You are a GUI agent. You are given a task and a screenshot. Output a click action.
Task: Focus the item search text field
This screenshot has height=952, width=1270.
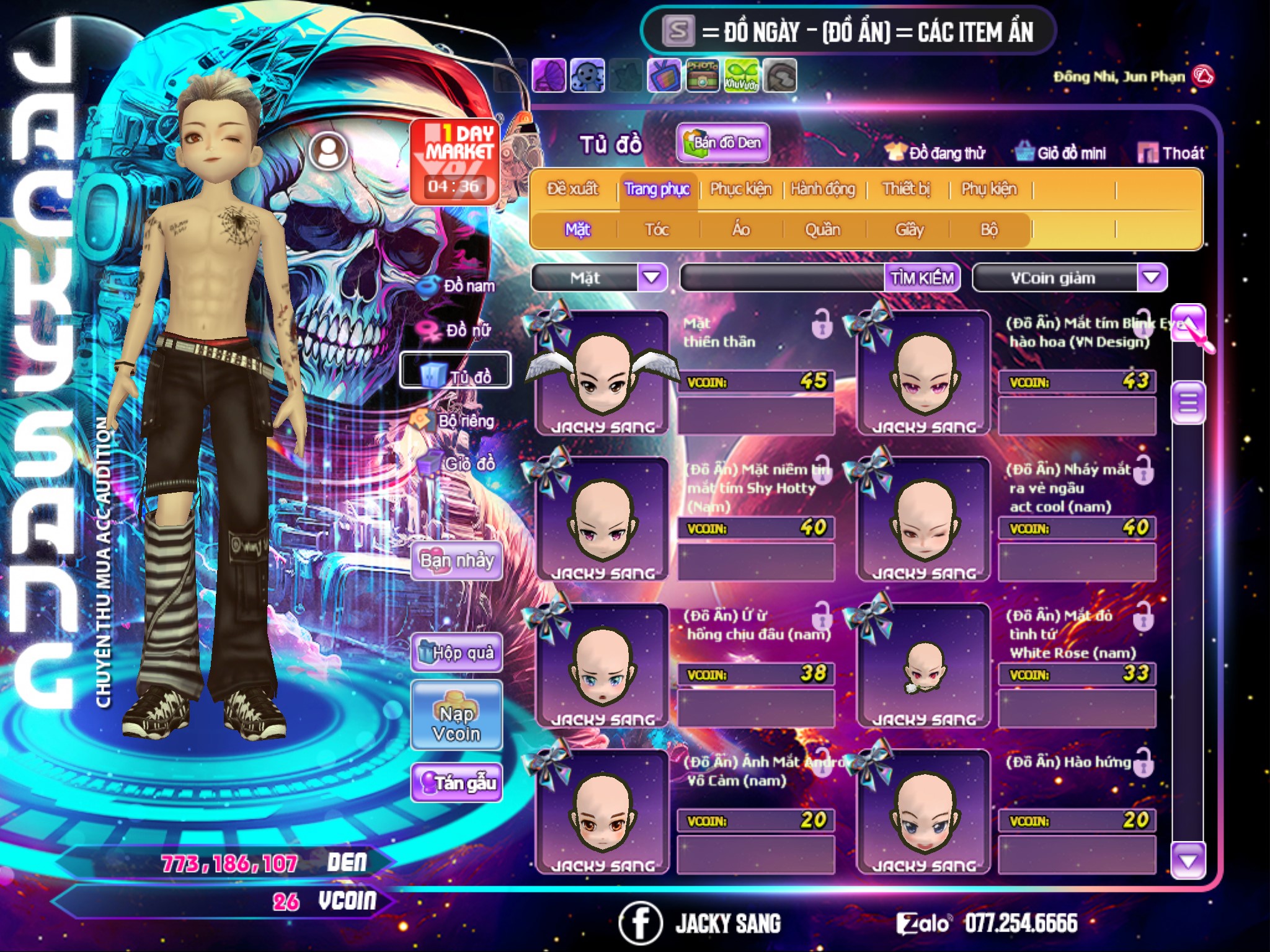[x=783, y=278]
